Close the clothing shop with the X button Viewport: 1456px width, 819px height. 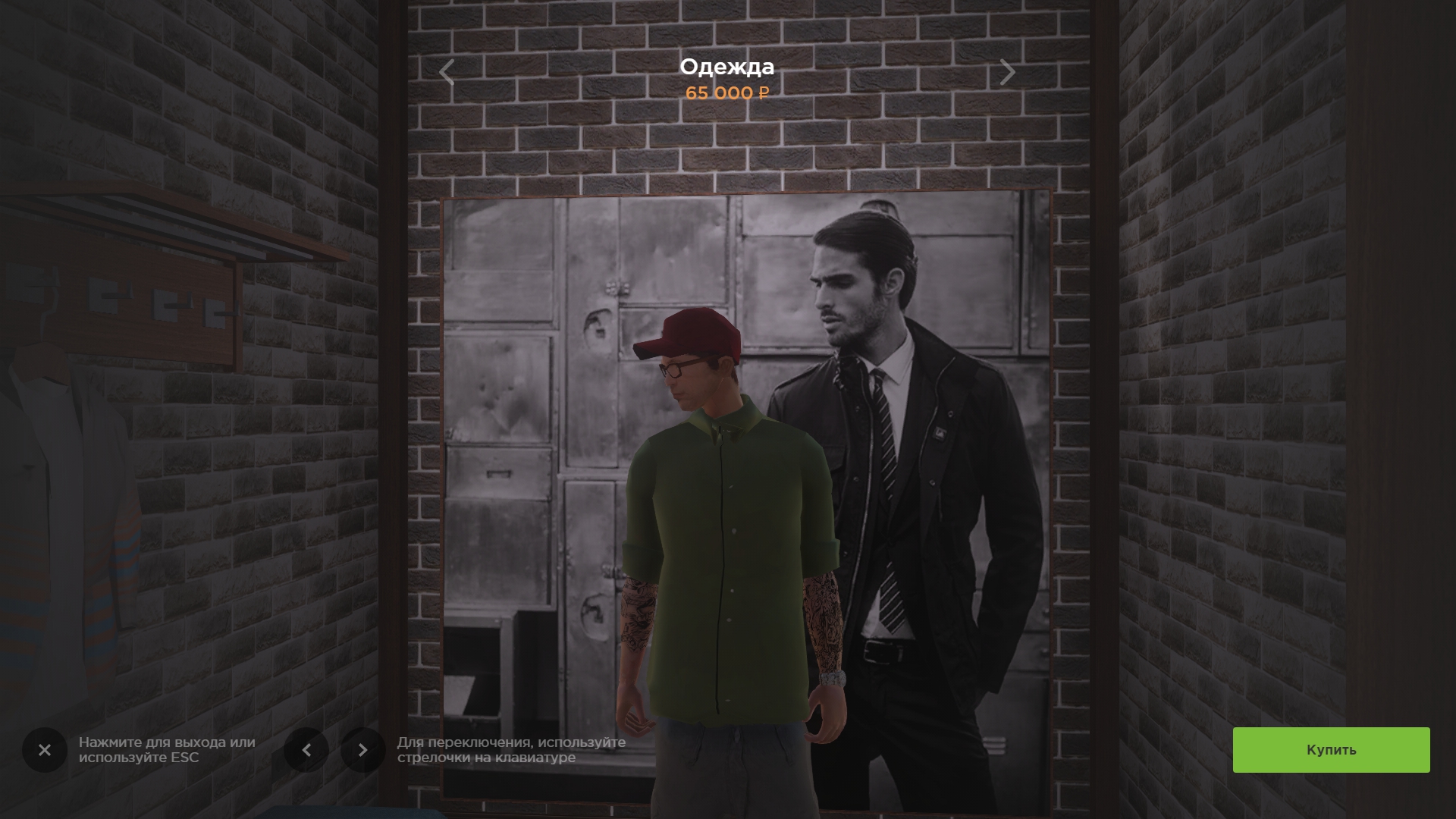45,750
